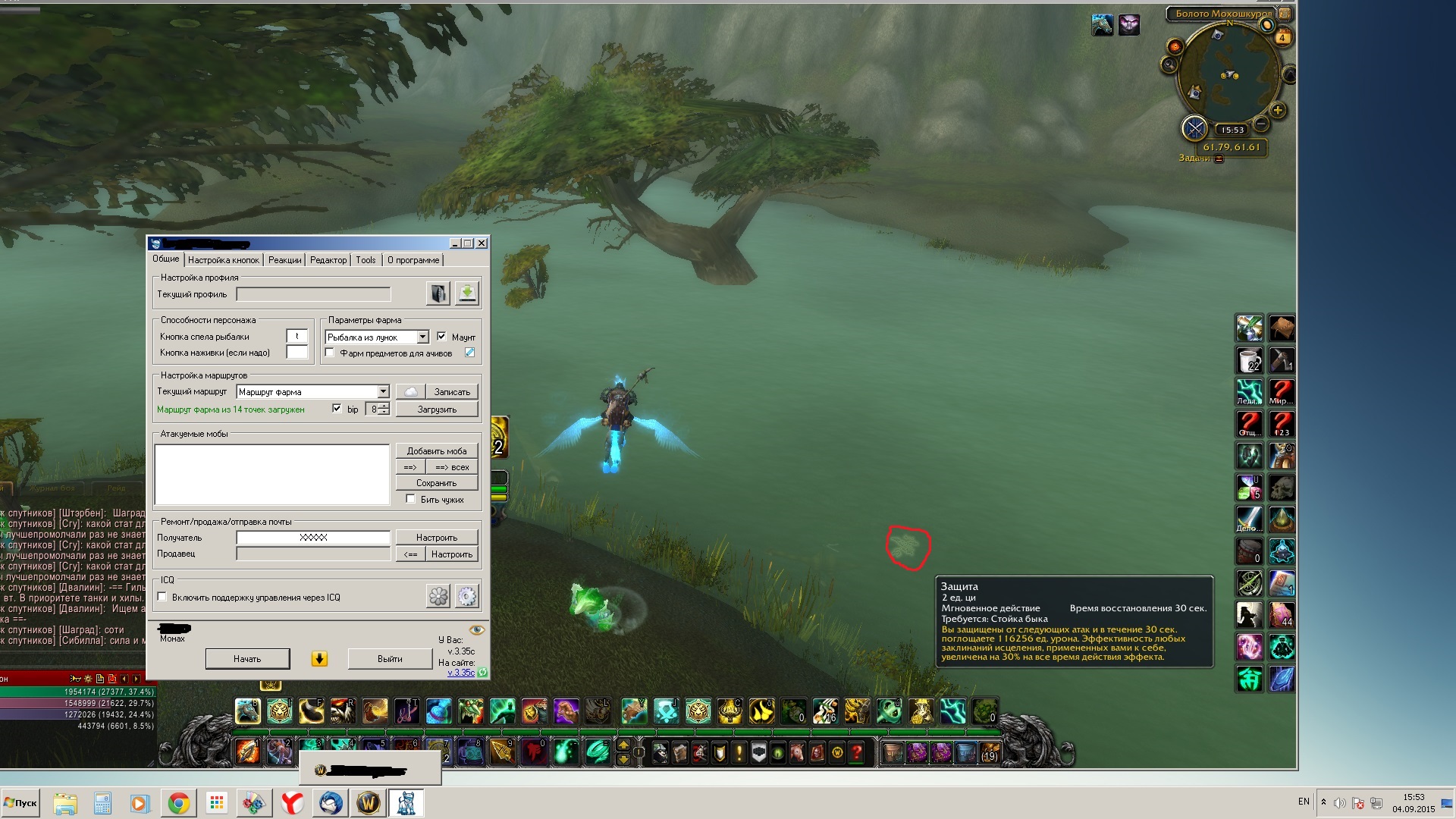The image size is (1456, 819).
Task: Enable ICQ control support checkbox
Action: (x=162, y=597)
